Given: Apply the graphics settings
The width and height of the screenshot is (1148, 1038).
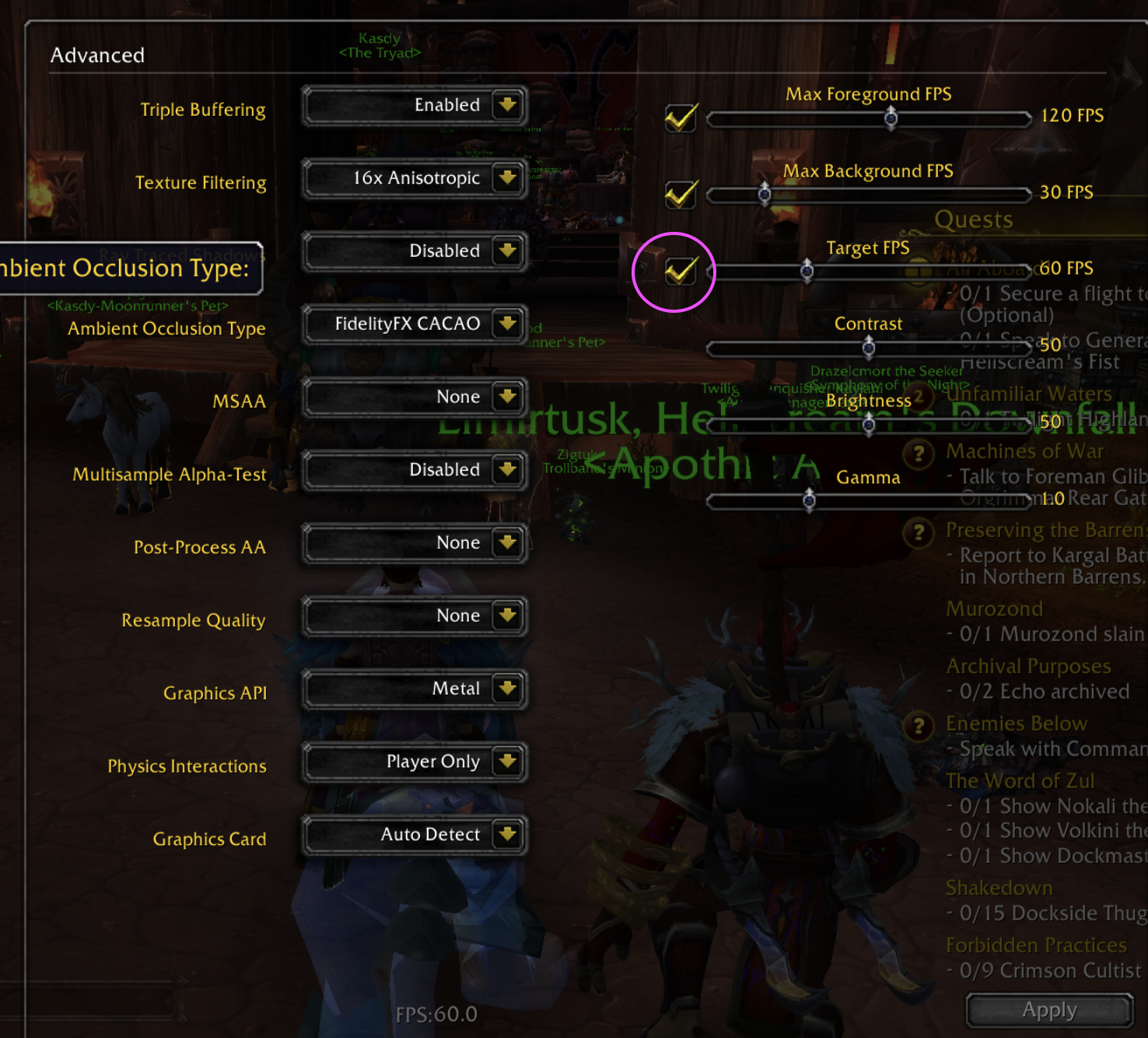Looking at the screenshot, I should [x=1049, y=1011].
